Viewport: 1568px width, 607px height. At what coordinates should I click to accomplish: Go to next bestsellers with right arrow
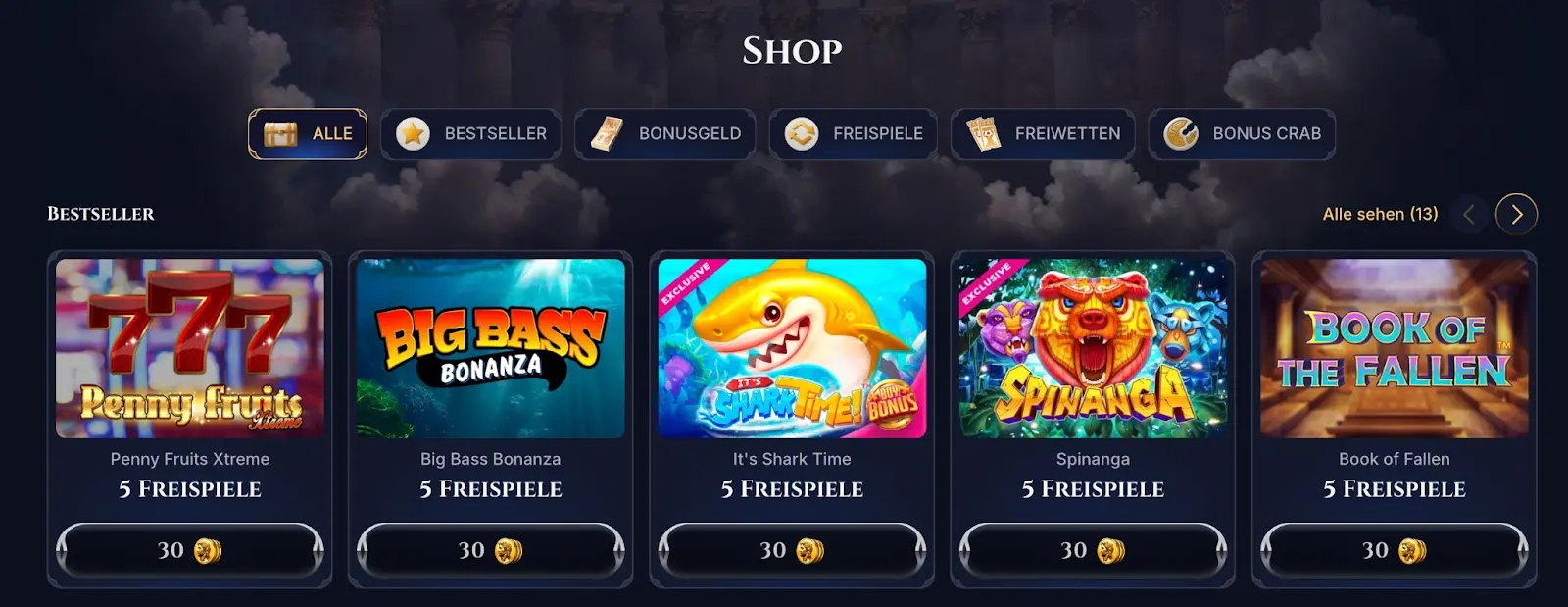point(1516,215)
